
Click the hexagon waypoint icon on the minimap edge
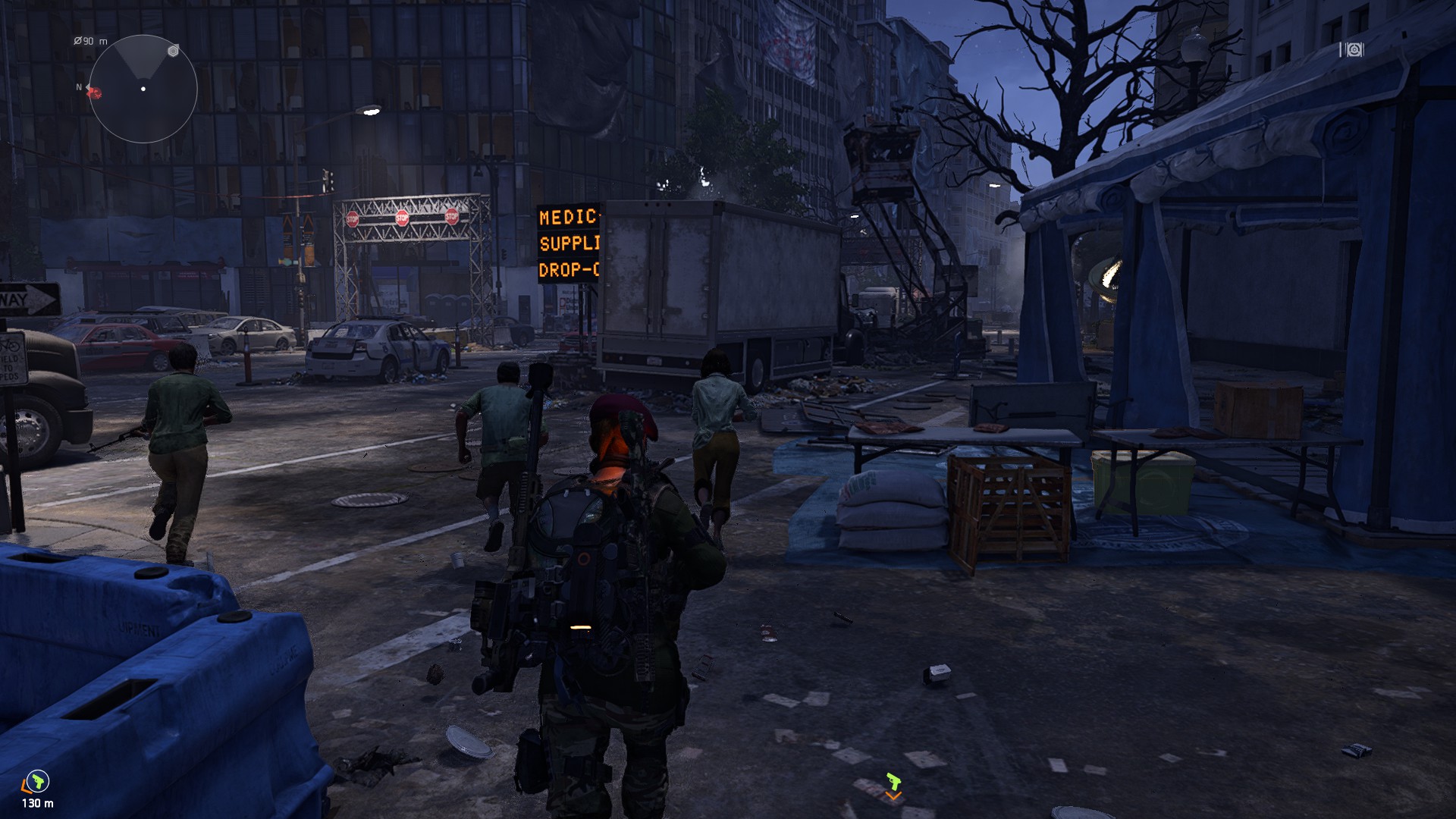pyautogui.click(x=173, y=52)
